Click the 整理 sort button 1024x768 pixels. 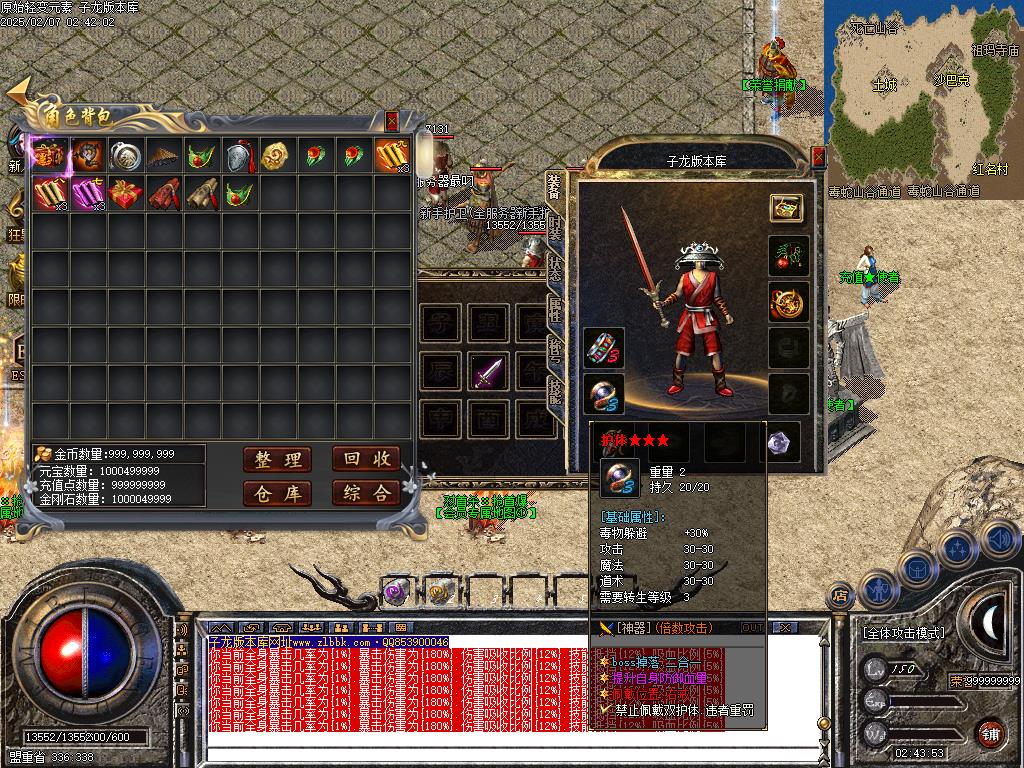pos(277,459)
